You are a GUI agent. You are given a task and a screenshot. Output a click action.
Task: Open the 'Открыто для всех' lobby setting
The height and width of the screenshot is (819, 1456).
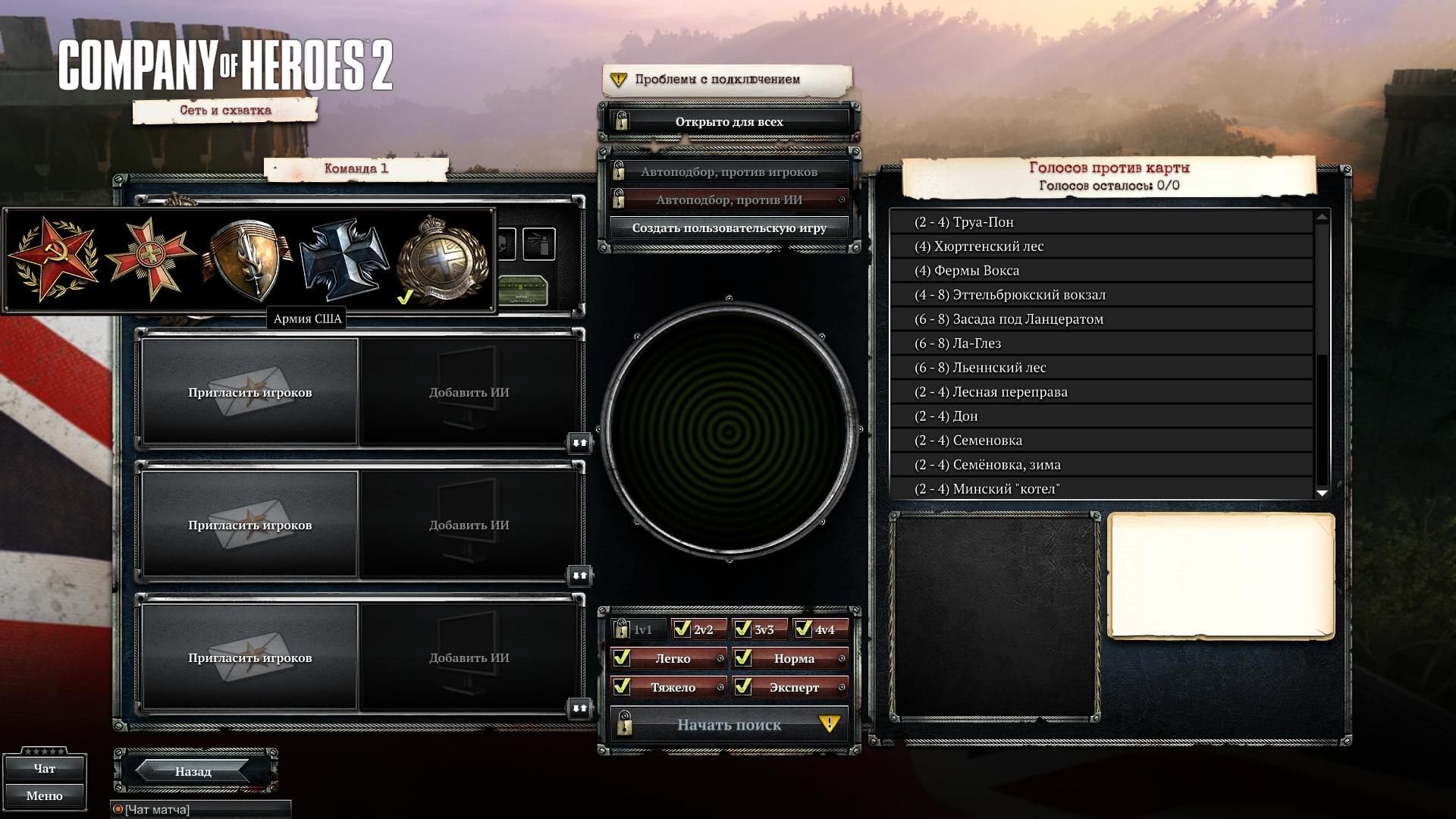[729, 121]
